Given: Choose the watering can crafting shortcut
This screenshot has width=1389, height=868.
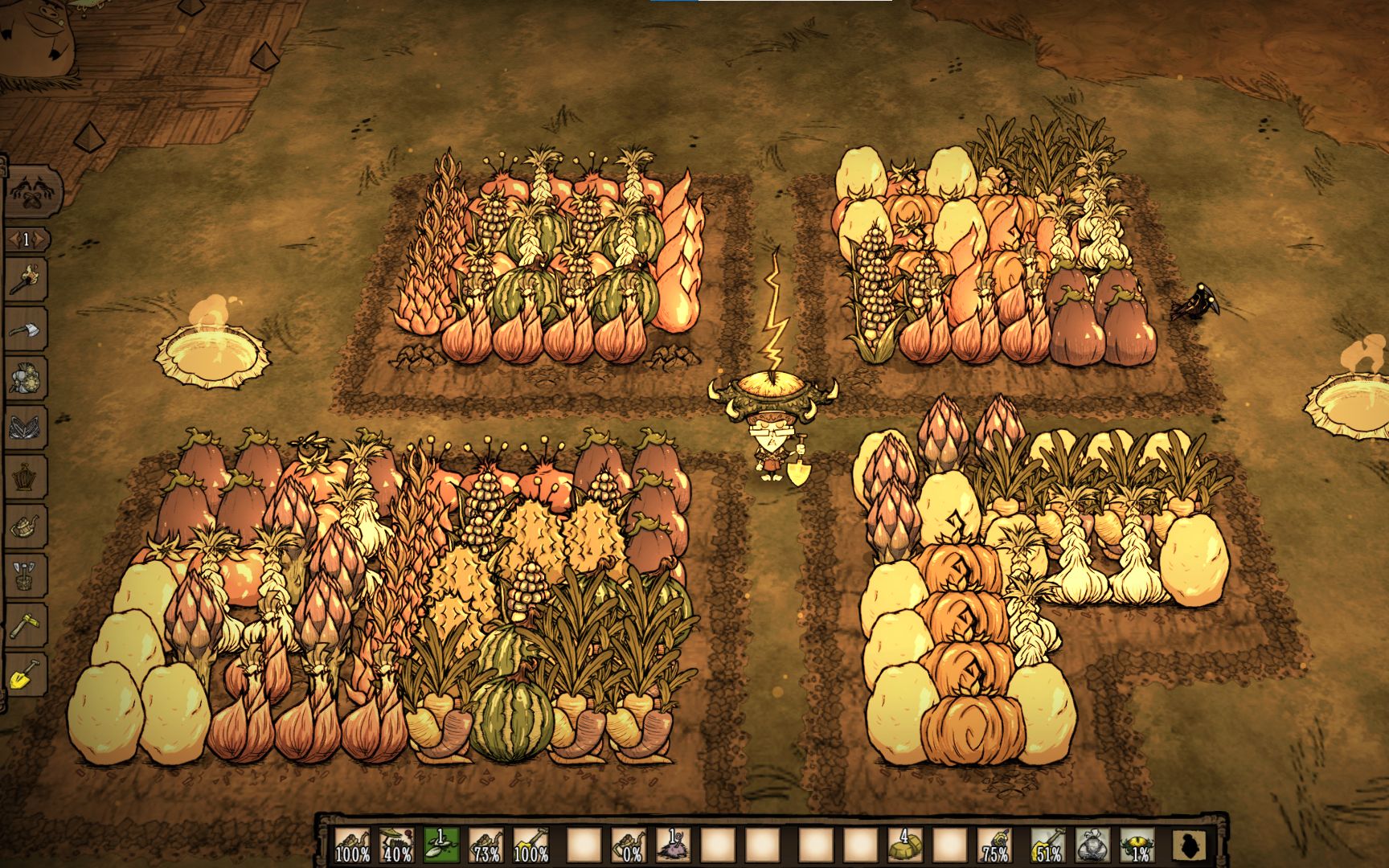Looking at the screenshot, I should pos(27,526).
